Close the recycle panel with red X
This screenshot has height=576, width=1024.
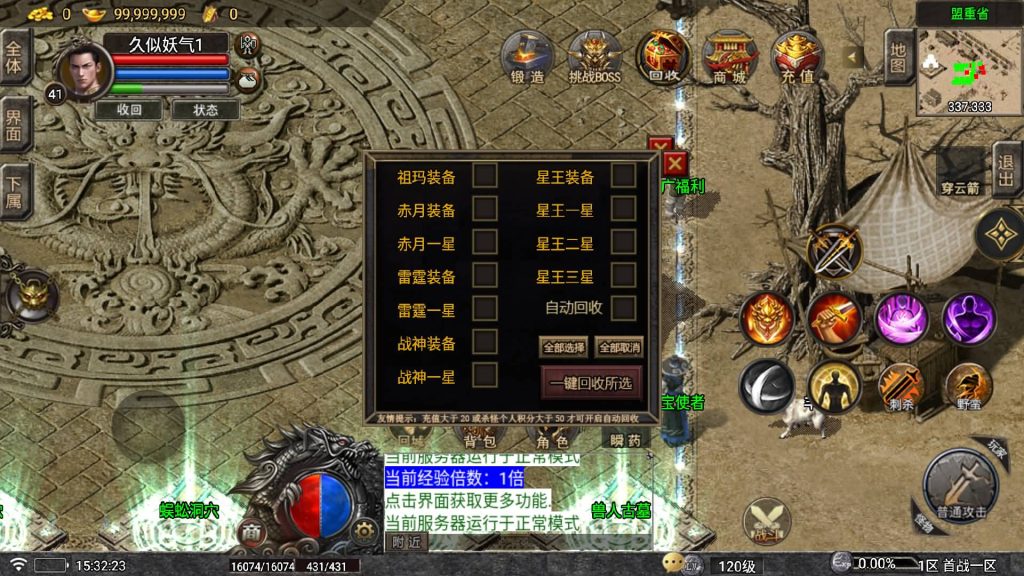[x=676, y=162]
